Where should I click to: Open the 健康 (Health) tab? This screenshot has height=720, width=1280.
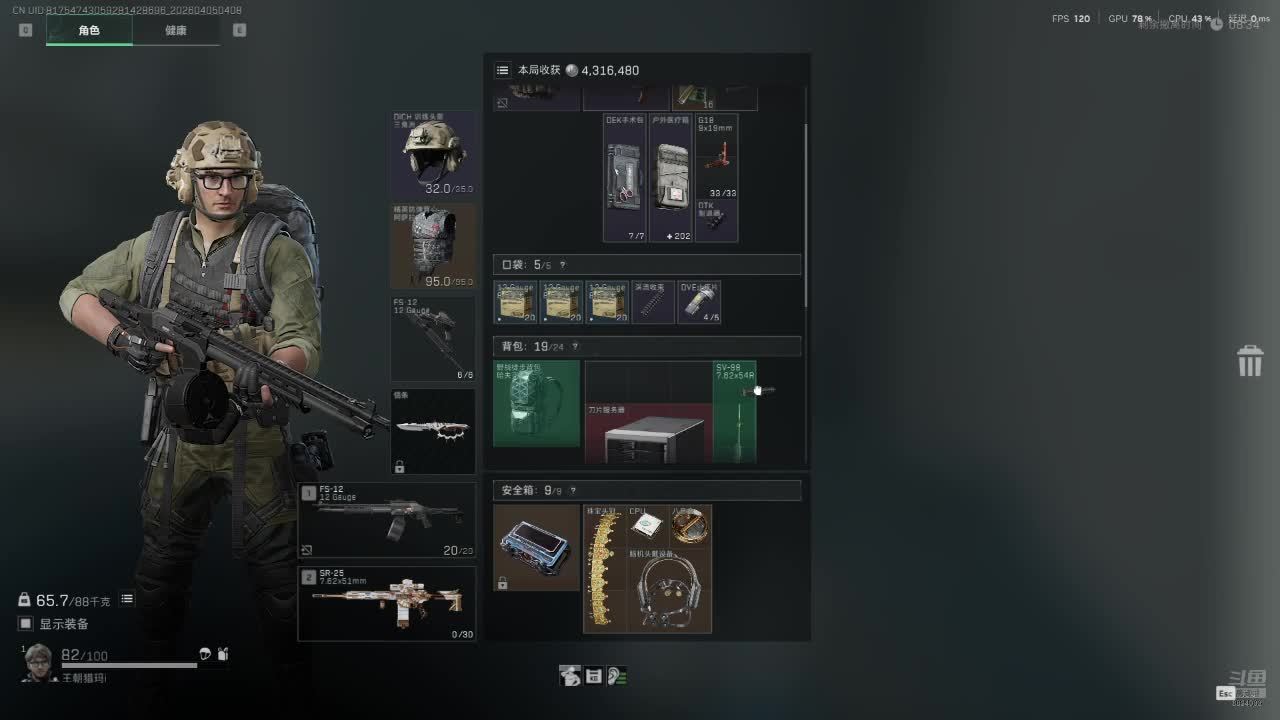point(176,30)
